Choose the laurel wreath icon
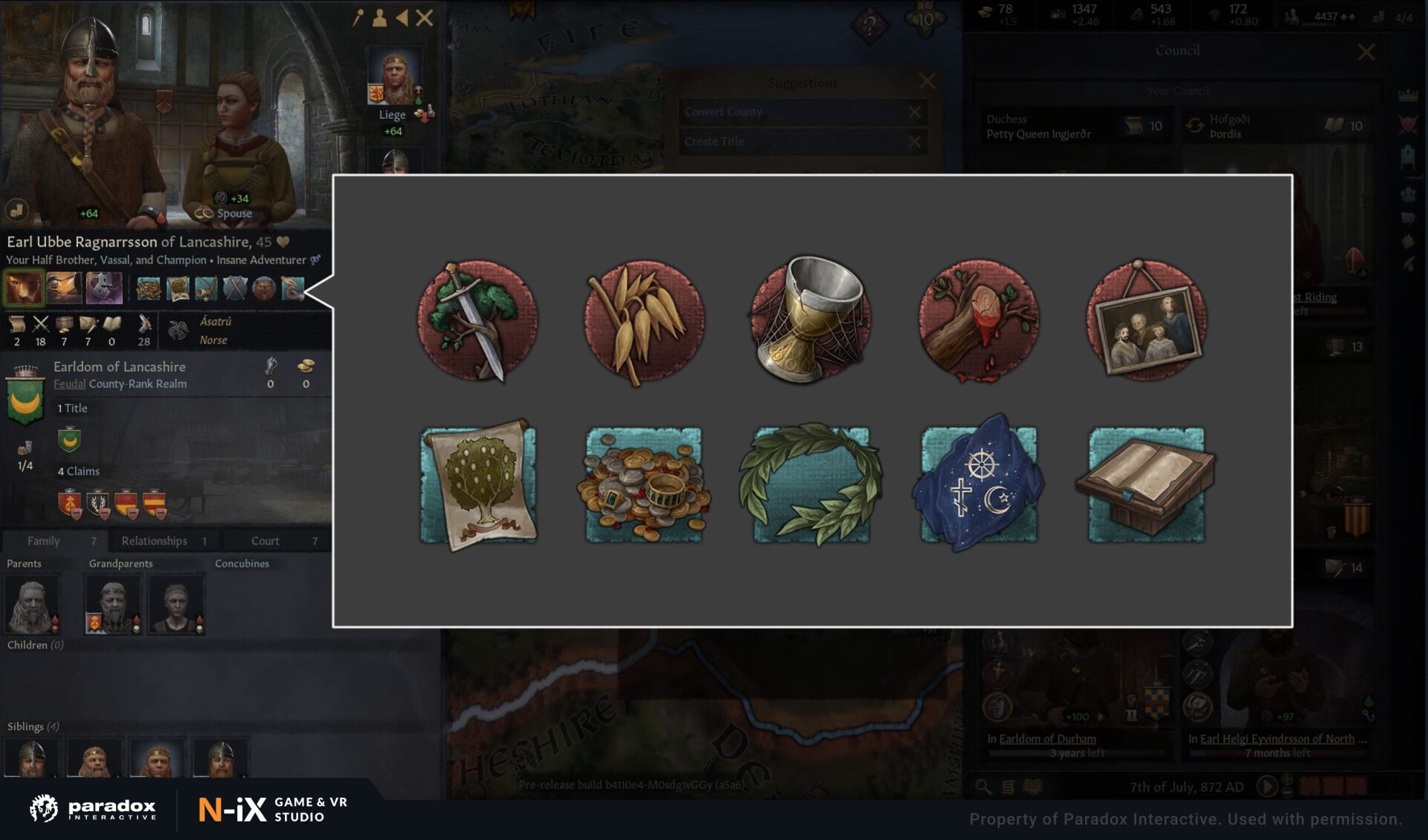The image size is (1428, 840). [x=811, y=485]
